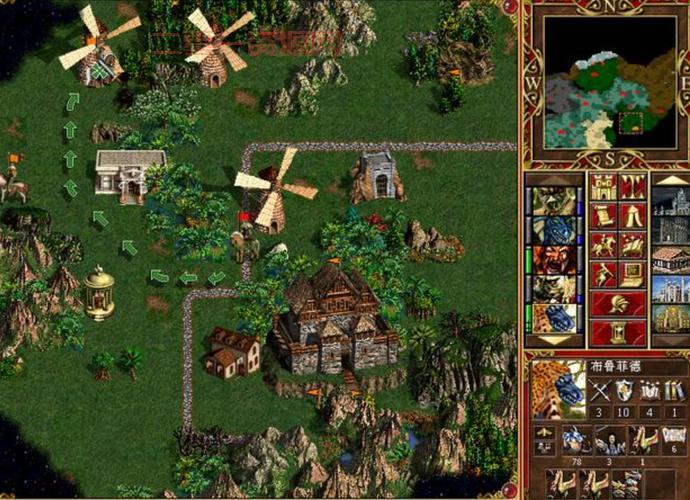690x500 pixels.
Task: Open the quest log scroll button
Action: pyautogui.click(x=603, y=216)
